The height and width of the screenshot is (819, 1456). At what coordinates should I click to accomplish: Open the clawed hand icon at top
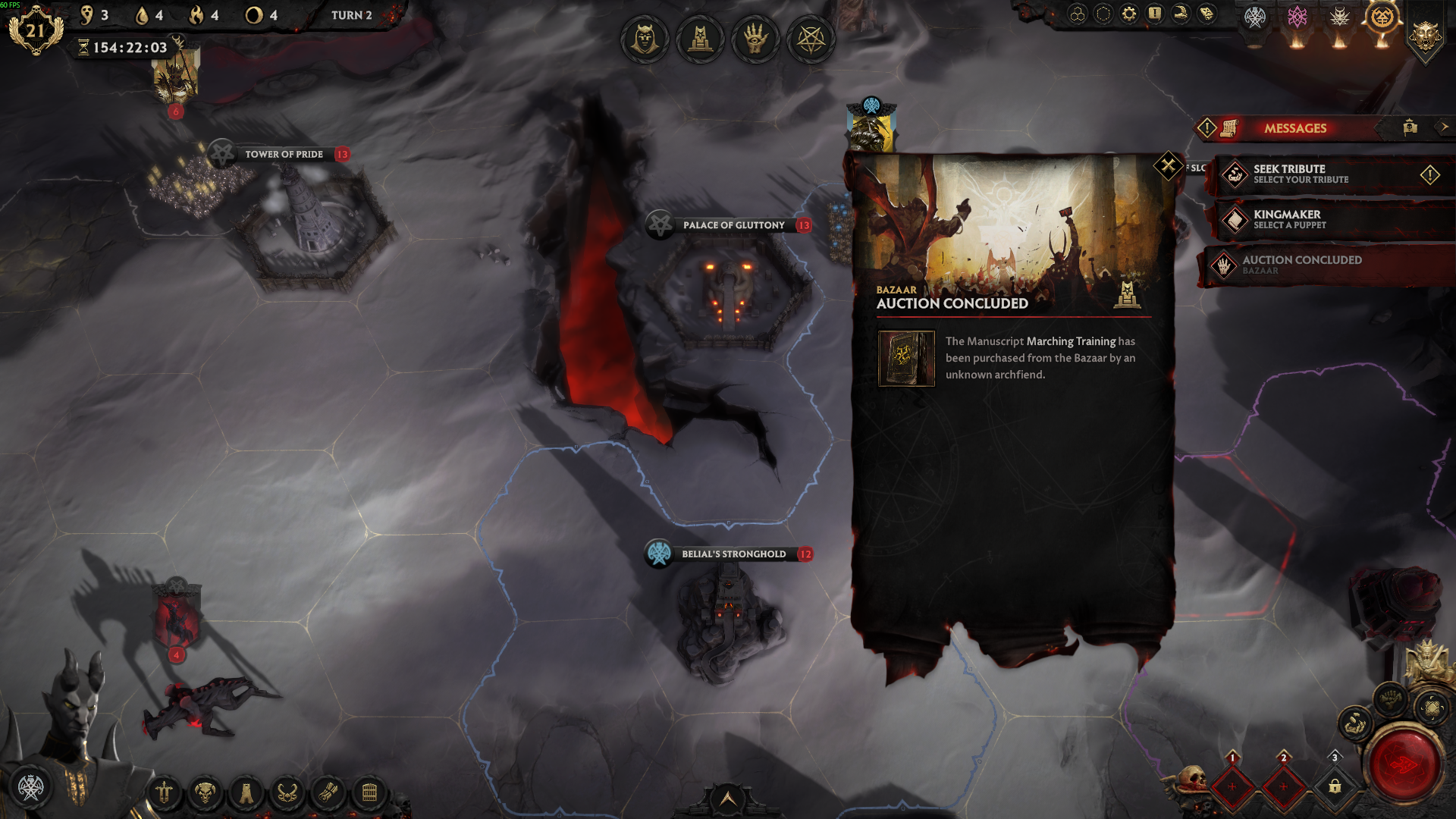pyautogui.click(x=755, y=39)
